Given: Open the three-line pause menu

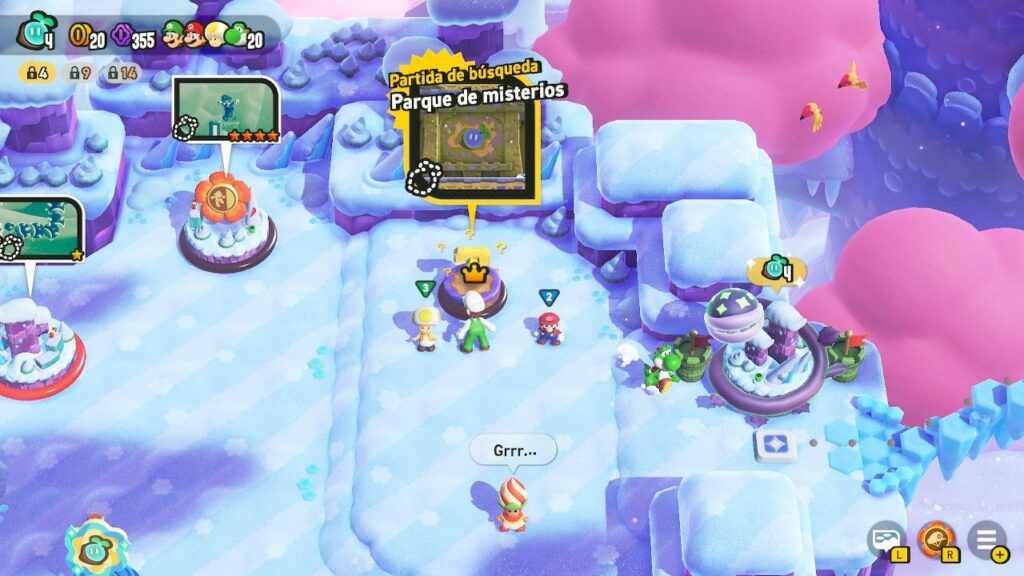Looking at the screenshot, I should point(985,538).
